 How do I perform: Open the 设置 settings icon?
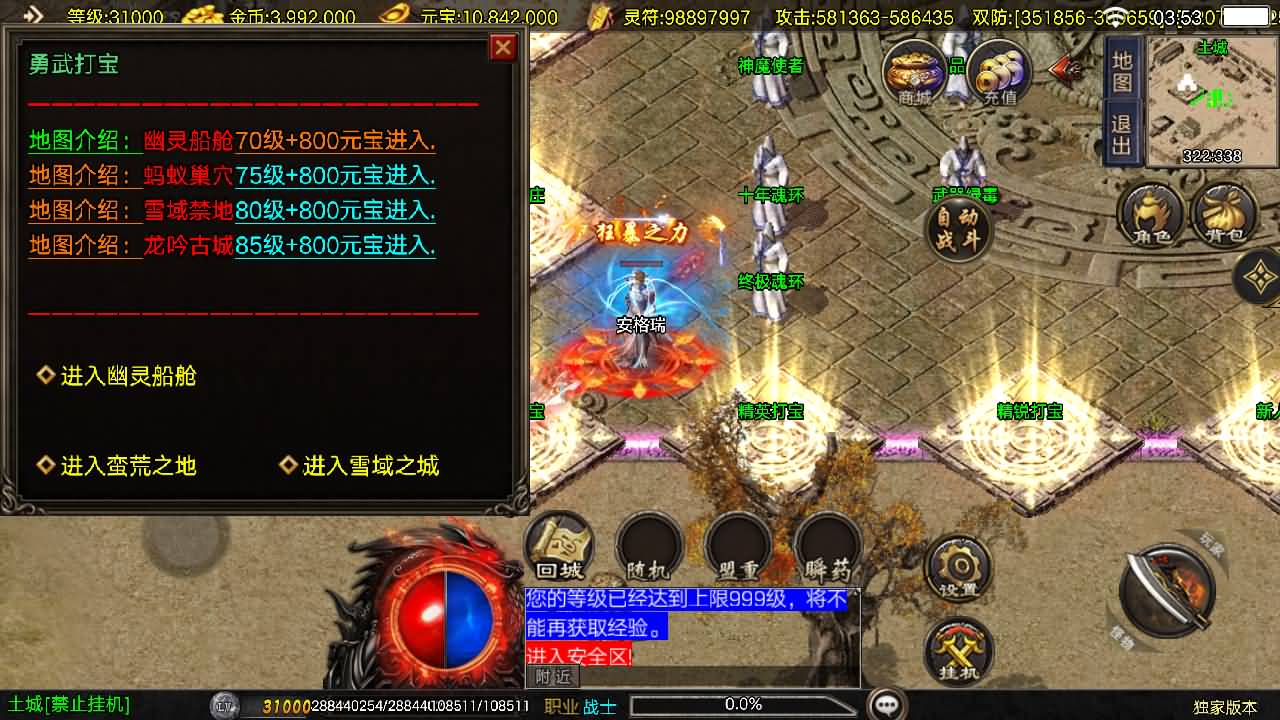point(961,567)
